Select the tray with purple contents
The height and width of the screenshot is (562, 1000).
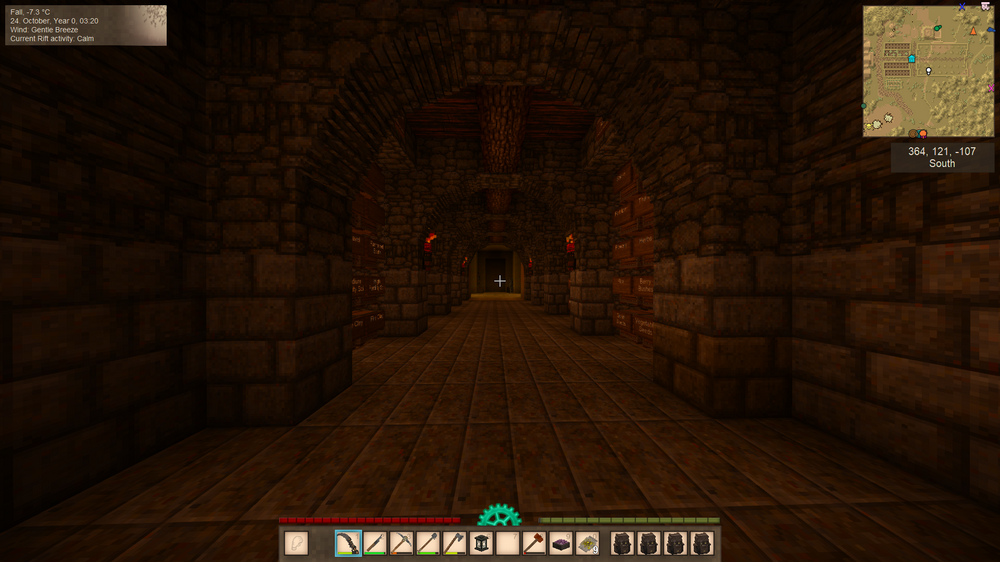[561, 543]
